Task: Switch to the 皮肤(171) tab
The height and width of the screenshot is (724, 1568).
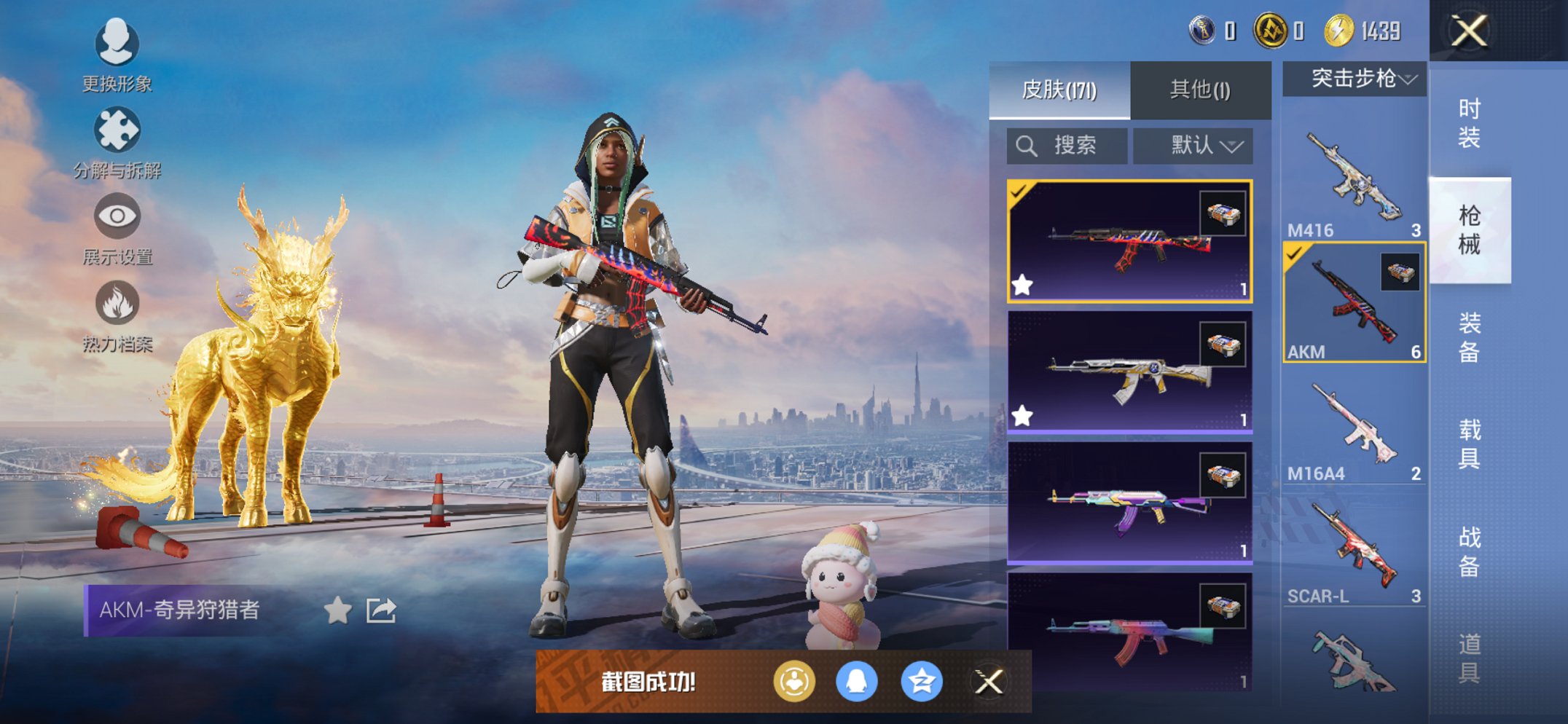Action: coord(1059,90)
